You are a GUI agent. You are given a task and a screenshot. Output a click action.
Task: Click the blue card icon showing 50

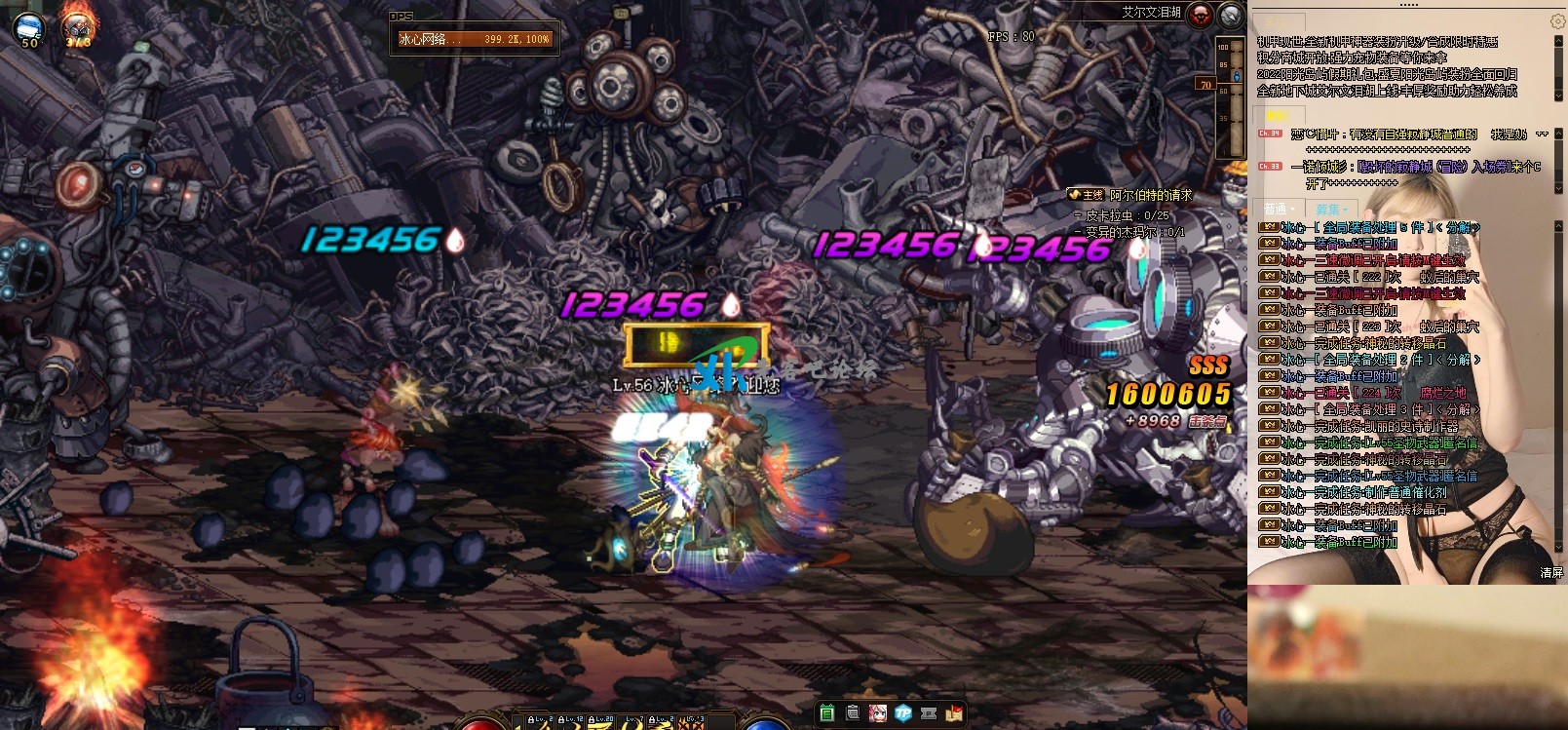point(29,28)
